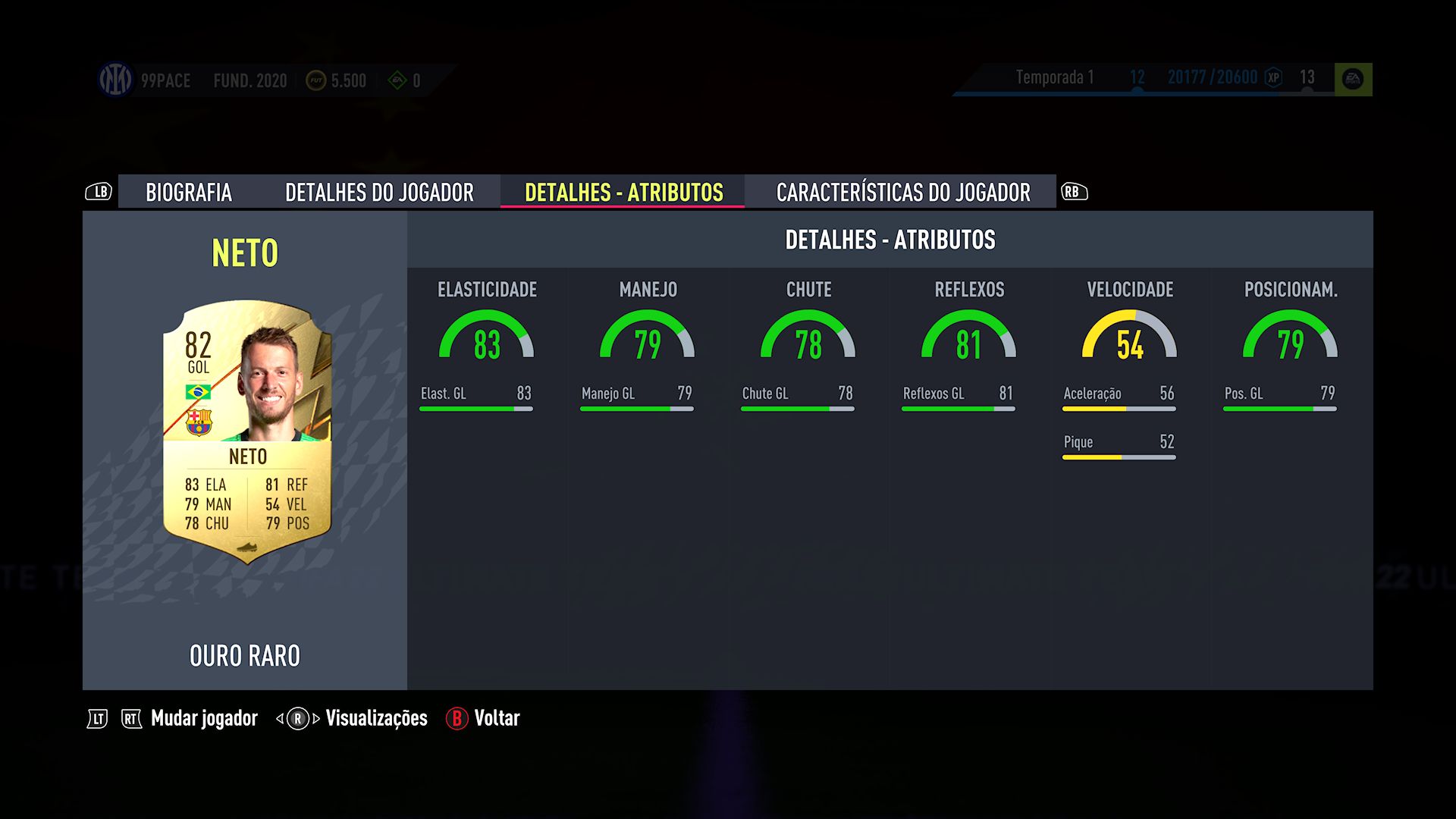Click the EA Sports logo top right
1456x819 pixels.
tap(1354, 77)
